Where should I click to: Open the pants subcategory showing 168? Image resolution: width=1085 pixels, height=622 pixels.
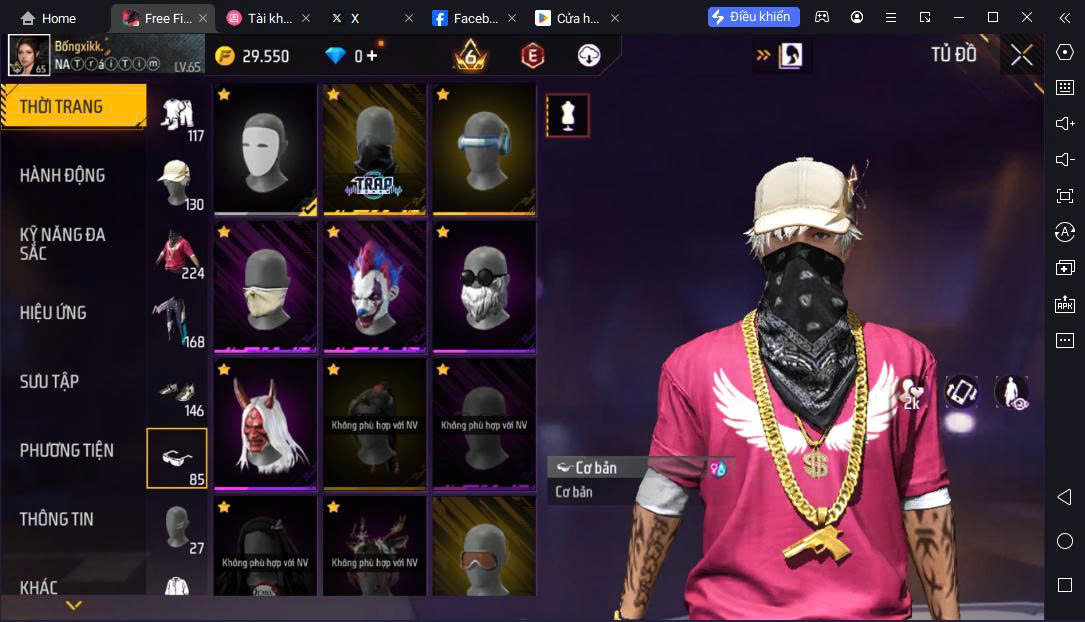tap(177, 321)
